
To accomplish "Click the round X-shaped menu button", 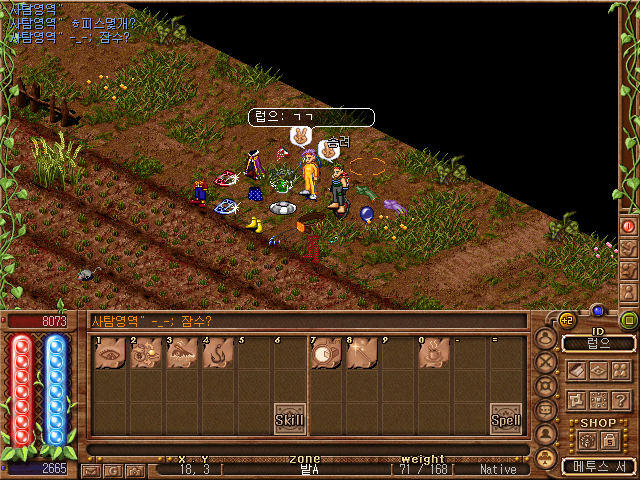I will click(547, 362).
